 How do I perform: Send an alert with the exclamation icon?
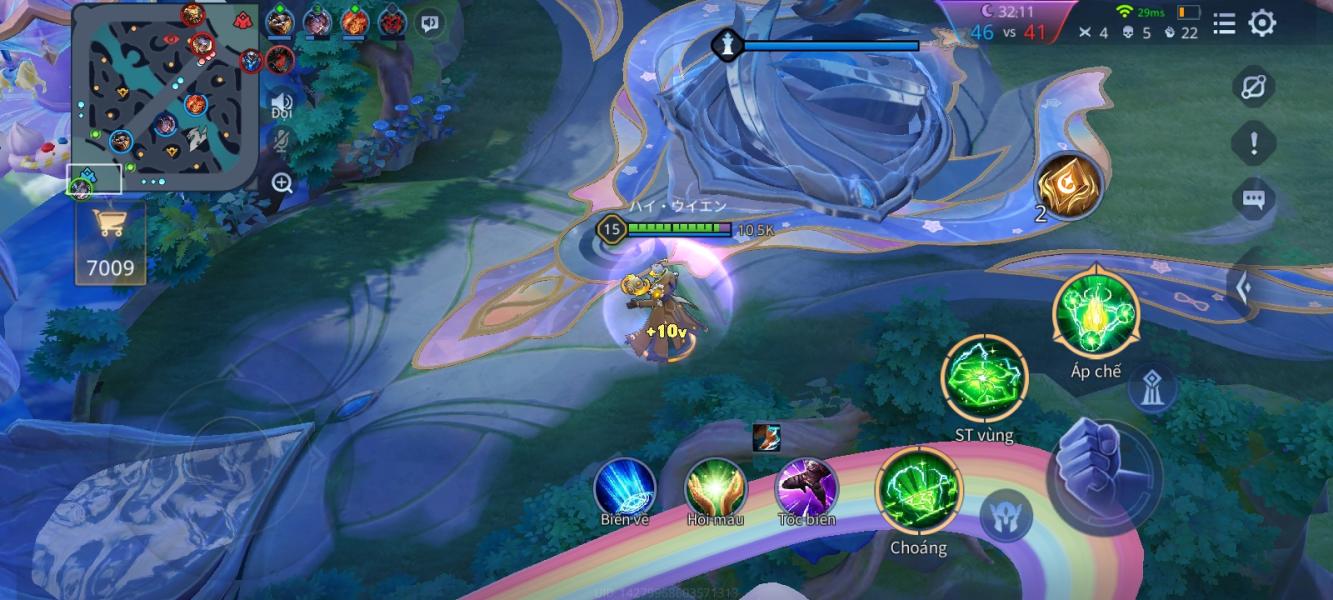coord(1253,144)
